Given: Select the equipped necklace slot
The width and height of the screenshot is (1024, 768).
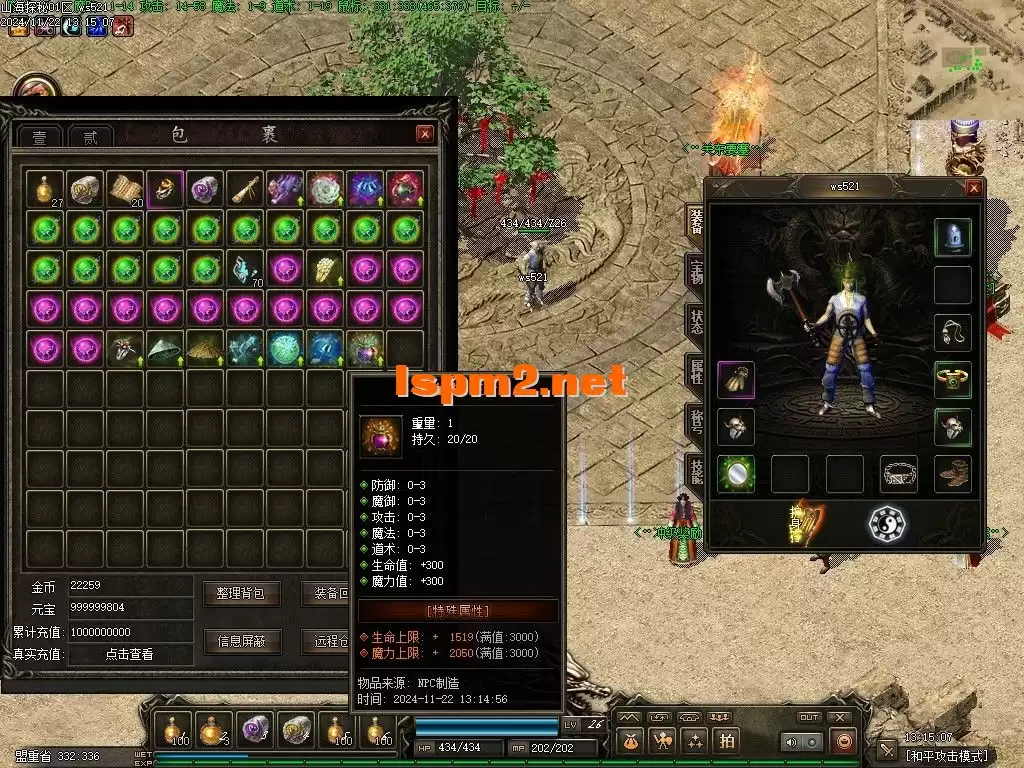Looking at the screenshot, I should (952, 332).
